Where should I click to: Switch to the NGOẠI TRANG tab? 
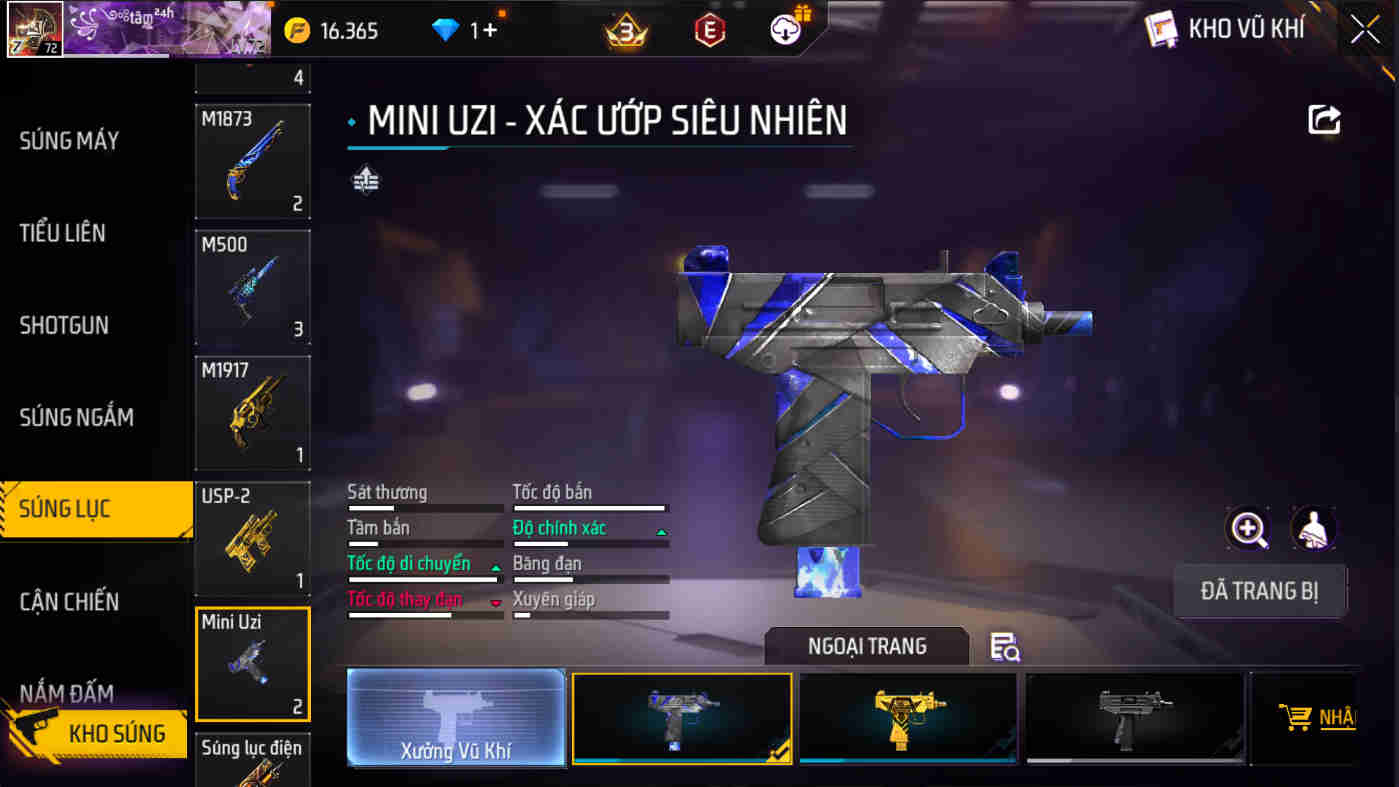pos(866,645)
